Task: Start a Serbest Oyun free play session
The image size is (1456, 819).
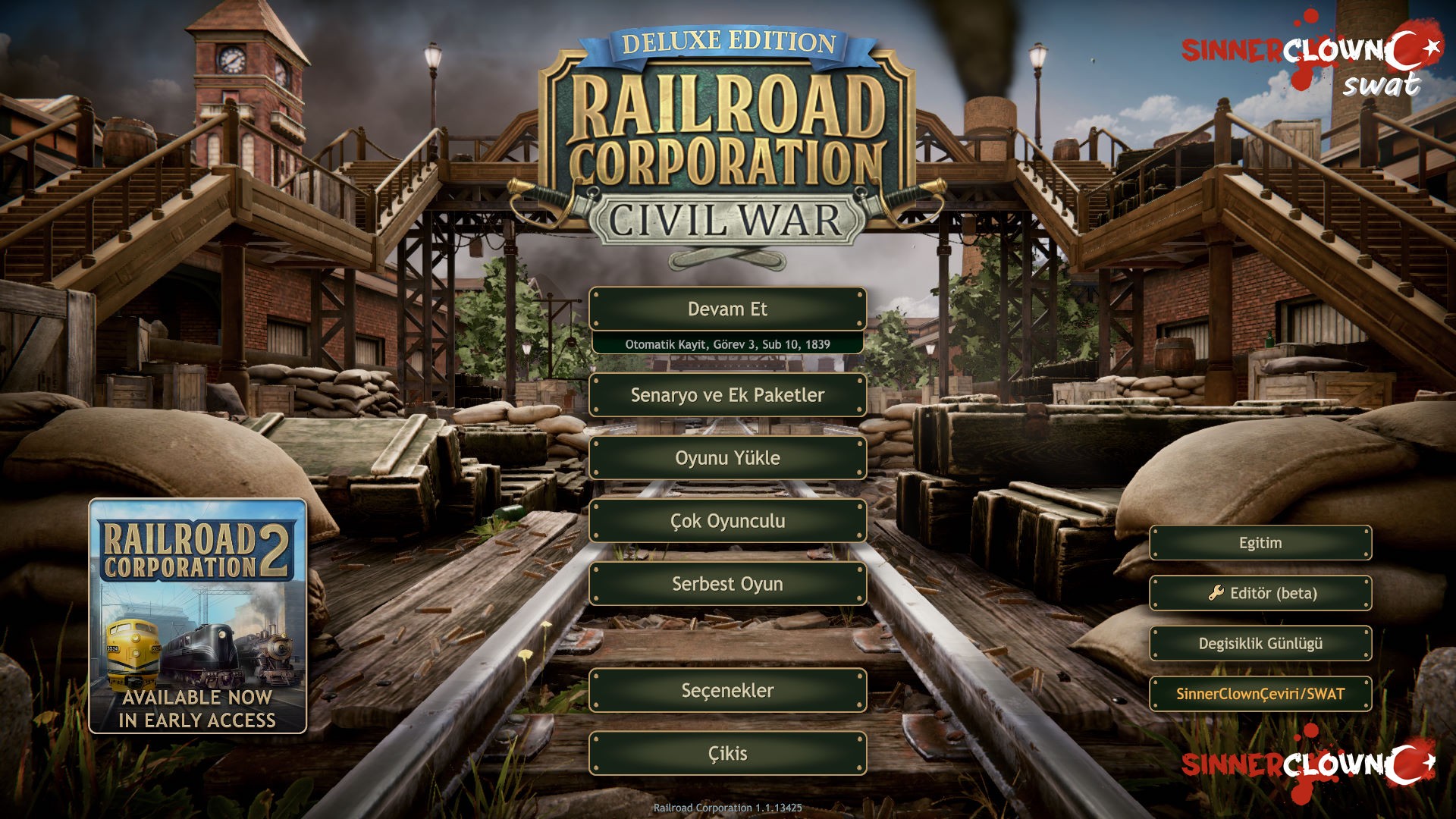Action: point(726,584)
